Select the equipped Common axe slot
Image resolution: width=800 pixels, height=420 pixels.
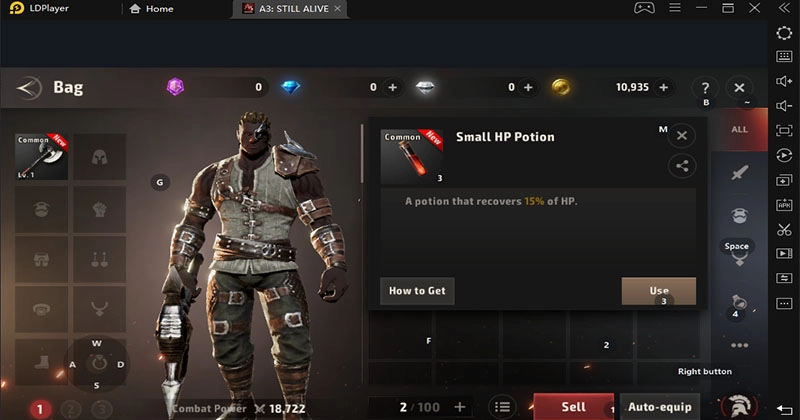point(42,157)
